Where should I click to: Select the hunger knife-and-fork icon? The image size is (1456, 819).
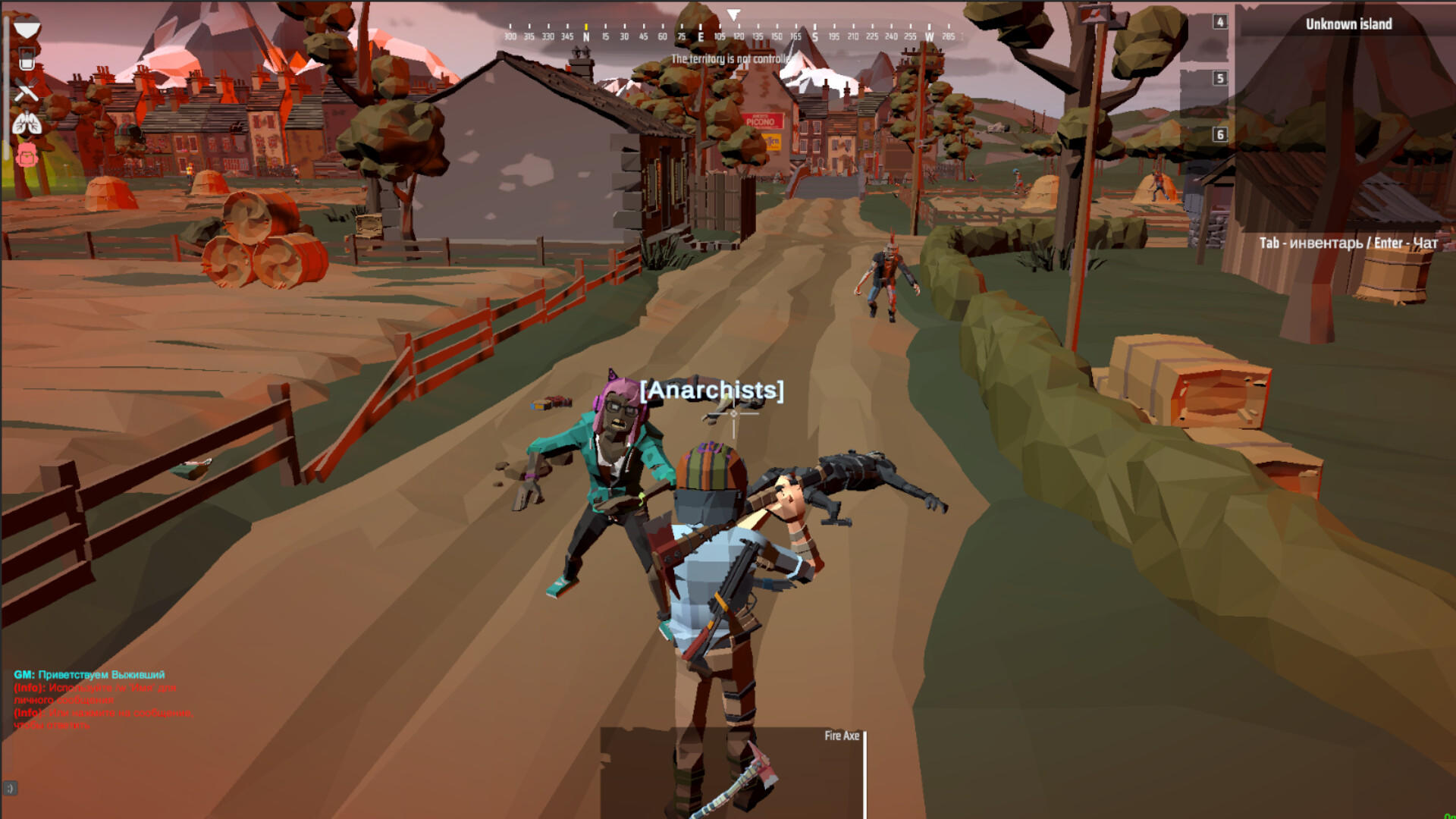(x=27, y=89)
